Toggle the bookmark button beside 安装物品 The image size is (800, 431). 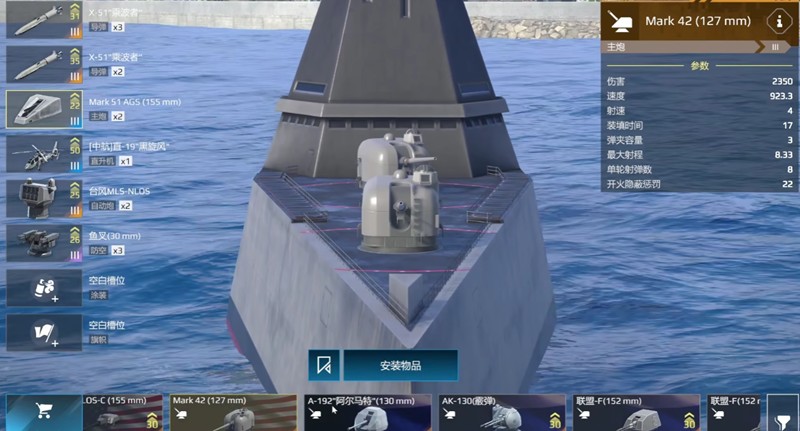tap(324, 365)
